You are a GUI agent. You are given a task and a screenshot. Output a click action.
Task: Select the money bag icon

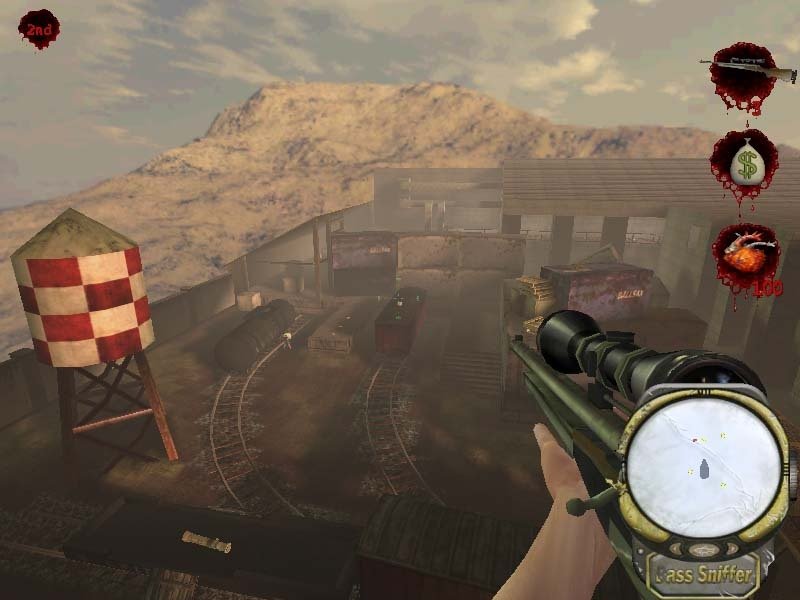(745, 163)
